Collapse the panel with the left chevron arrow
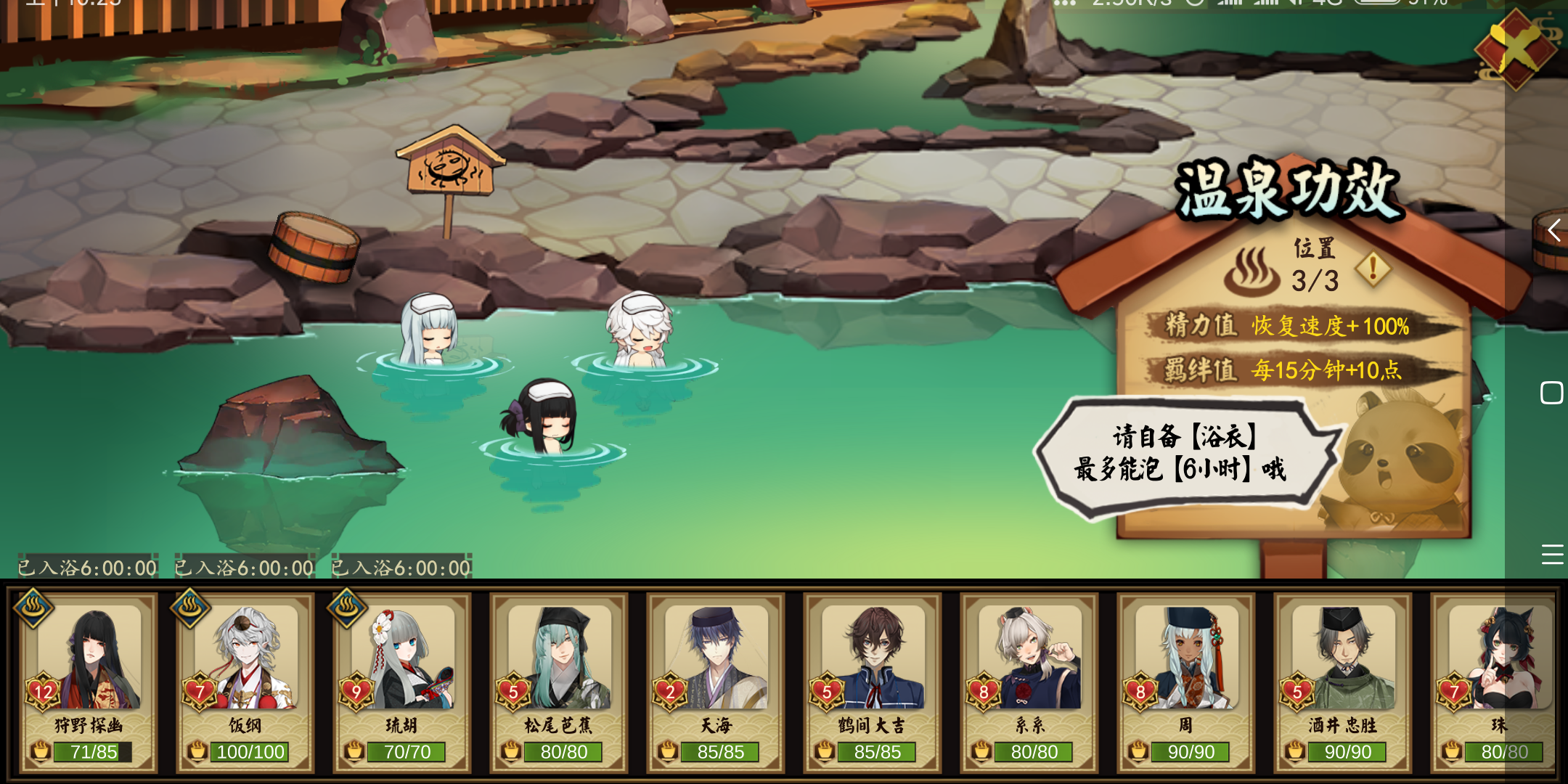The height and width of the screenshot is (784, 1568). click(x=1554, y=231)
